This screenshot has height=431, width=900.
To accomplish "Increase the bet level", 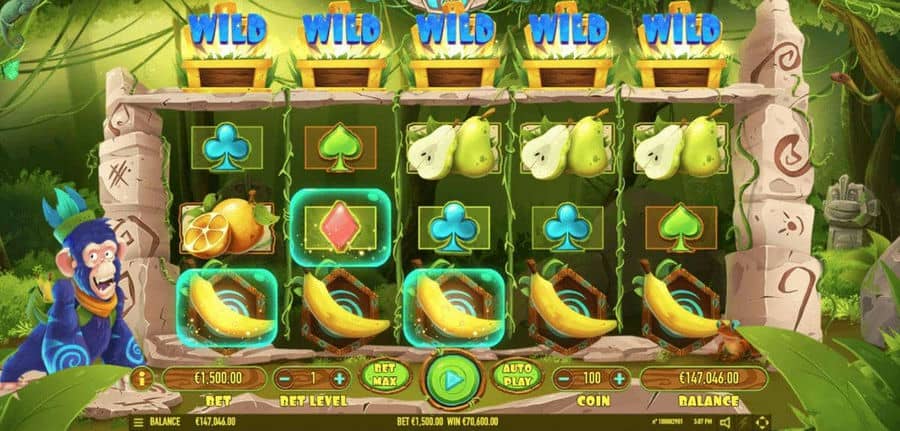I will coord(339,379).
